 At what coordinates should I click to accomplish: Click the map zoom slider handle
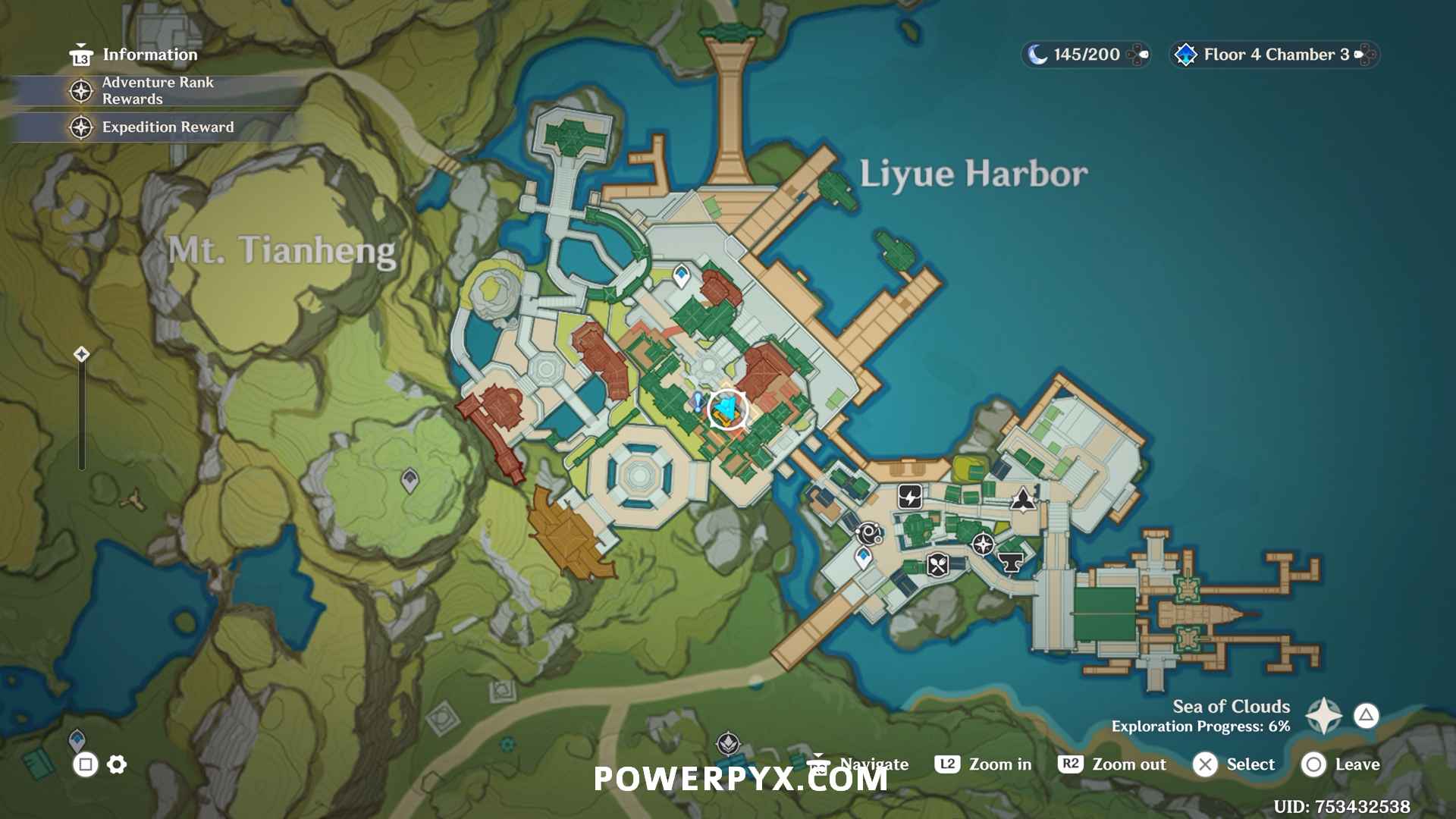tap(82, 354)
